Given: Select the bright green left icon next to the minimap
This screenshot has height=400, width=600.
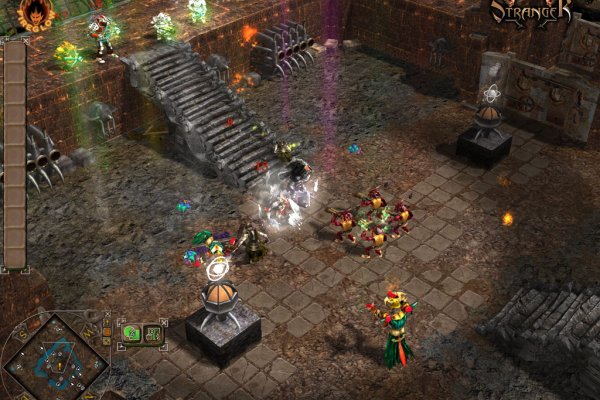Looking at the screenshot, I should click(x=132, y=332).
